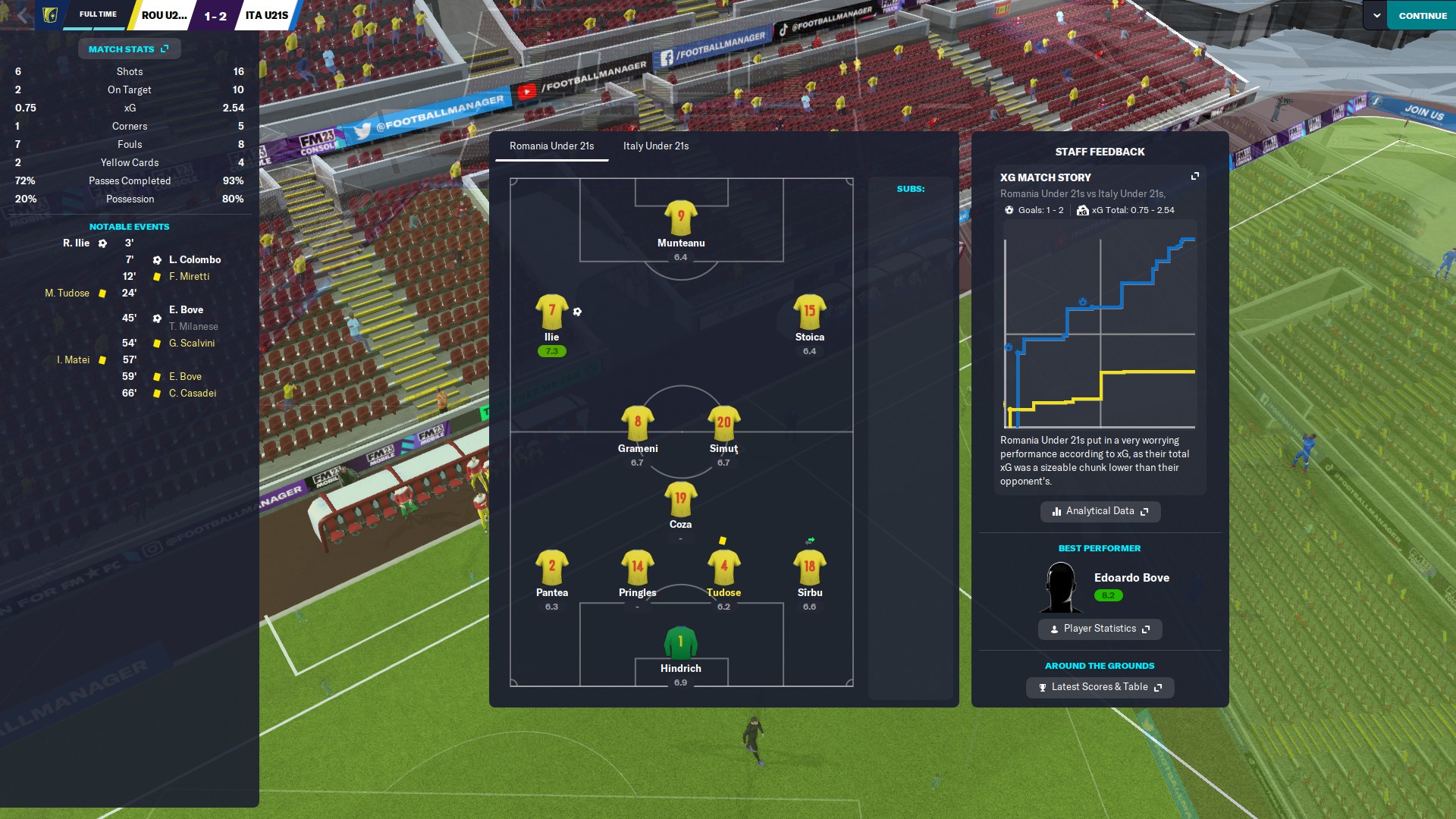Click Grameni's number 8 shirt
This screenshot has width=1456, height=819.
coord(637,423)
